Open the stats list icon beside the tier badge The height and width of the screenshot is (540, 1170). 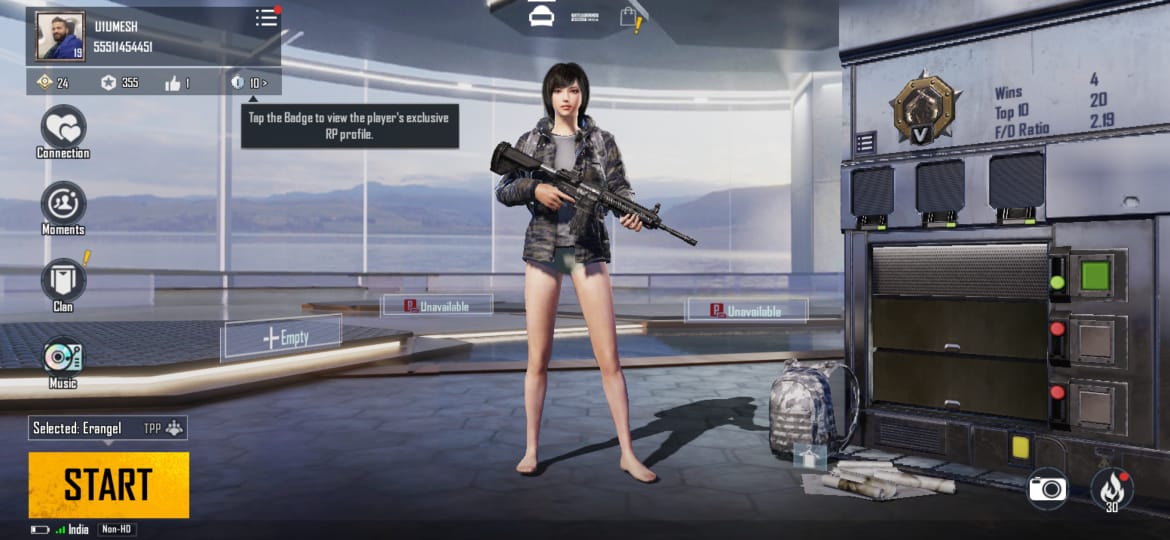[x=866, y=142]
